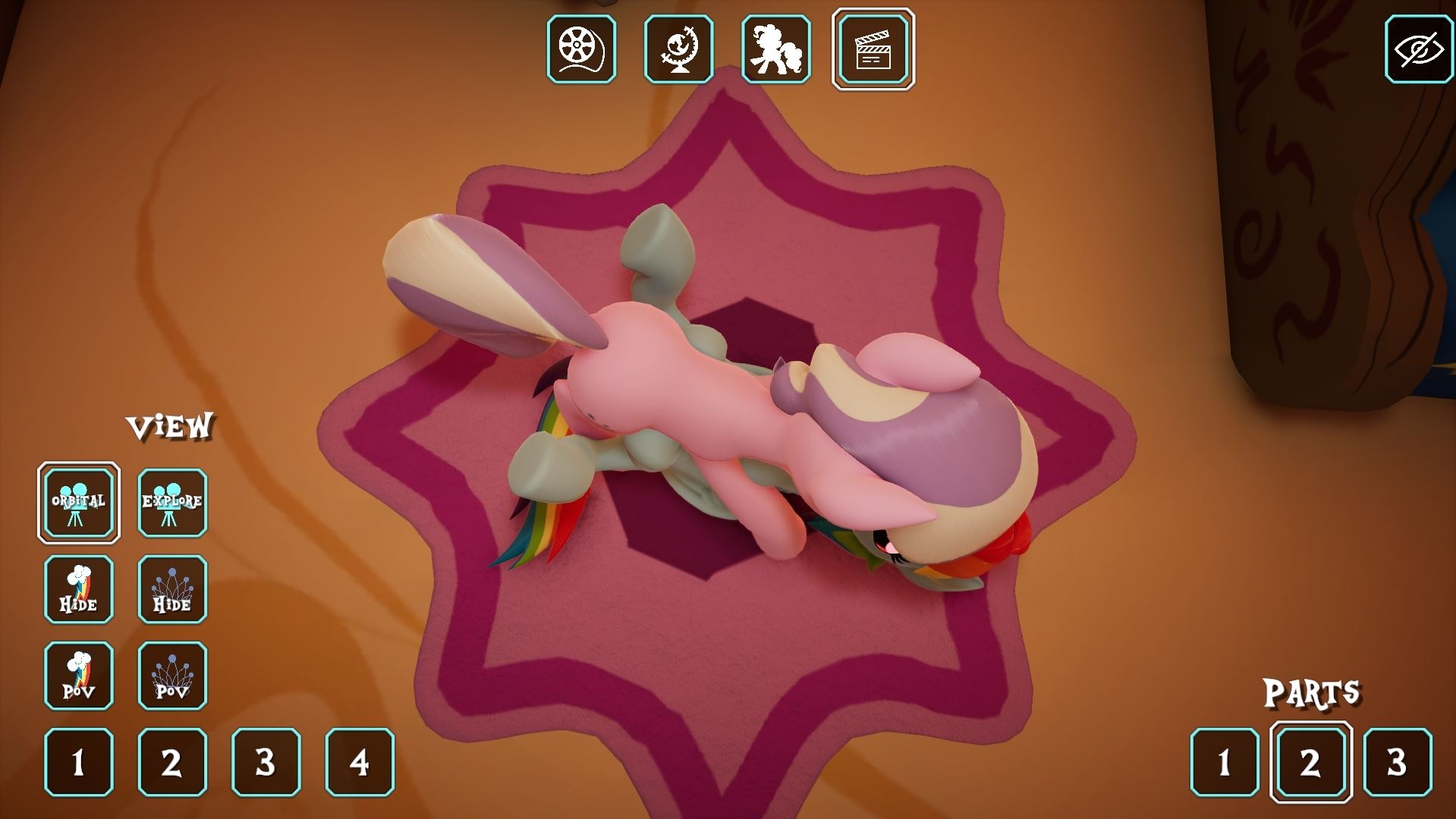Choose rainbow cloud character POV
The width and height of the screenshot is (1456, 819).
pyautogui.click(x=79, y=676)
